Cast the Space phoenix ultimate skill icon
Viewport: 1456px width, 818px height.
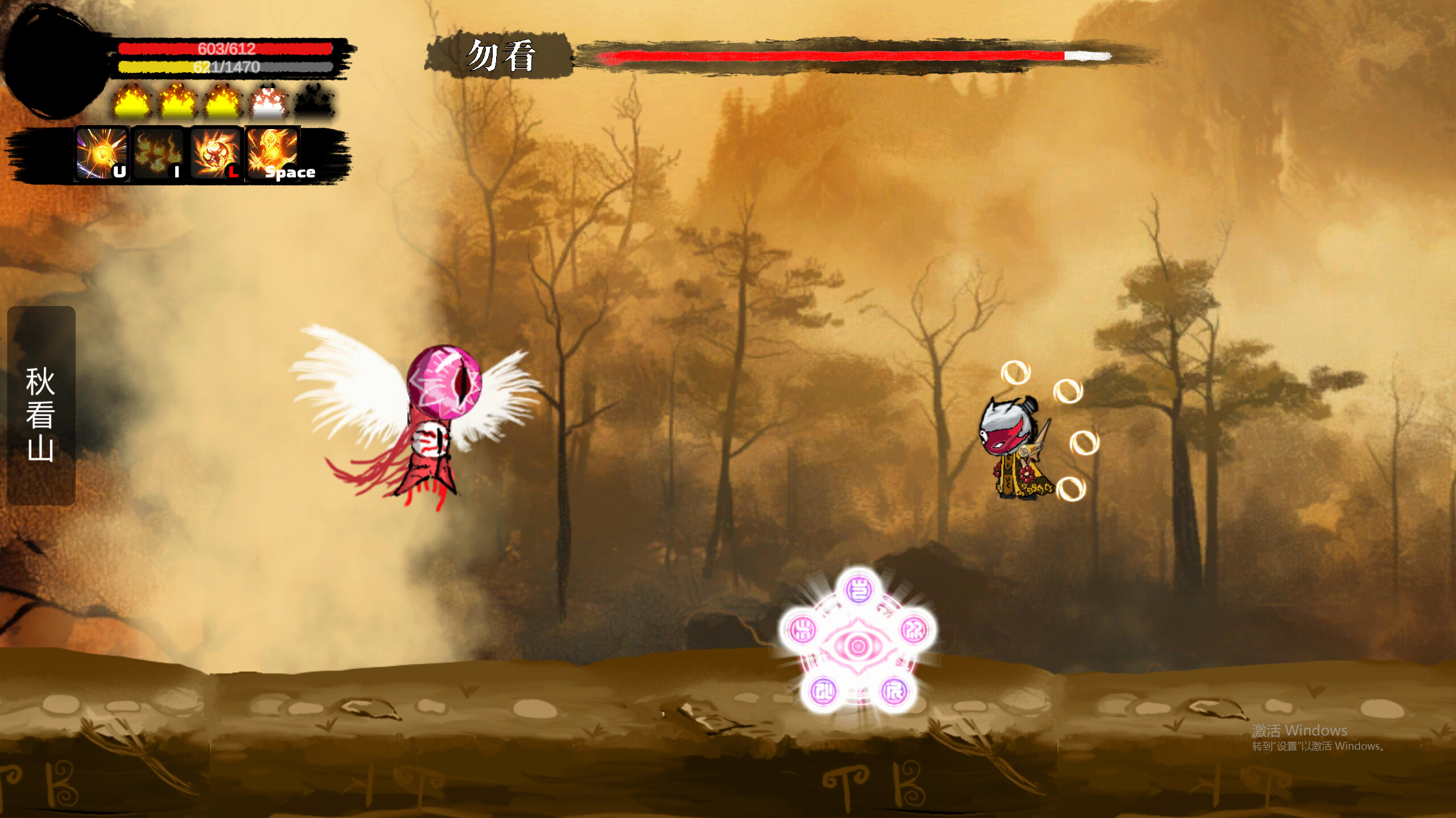272,154
